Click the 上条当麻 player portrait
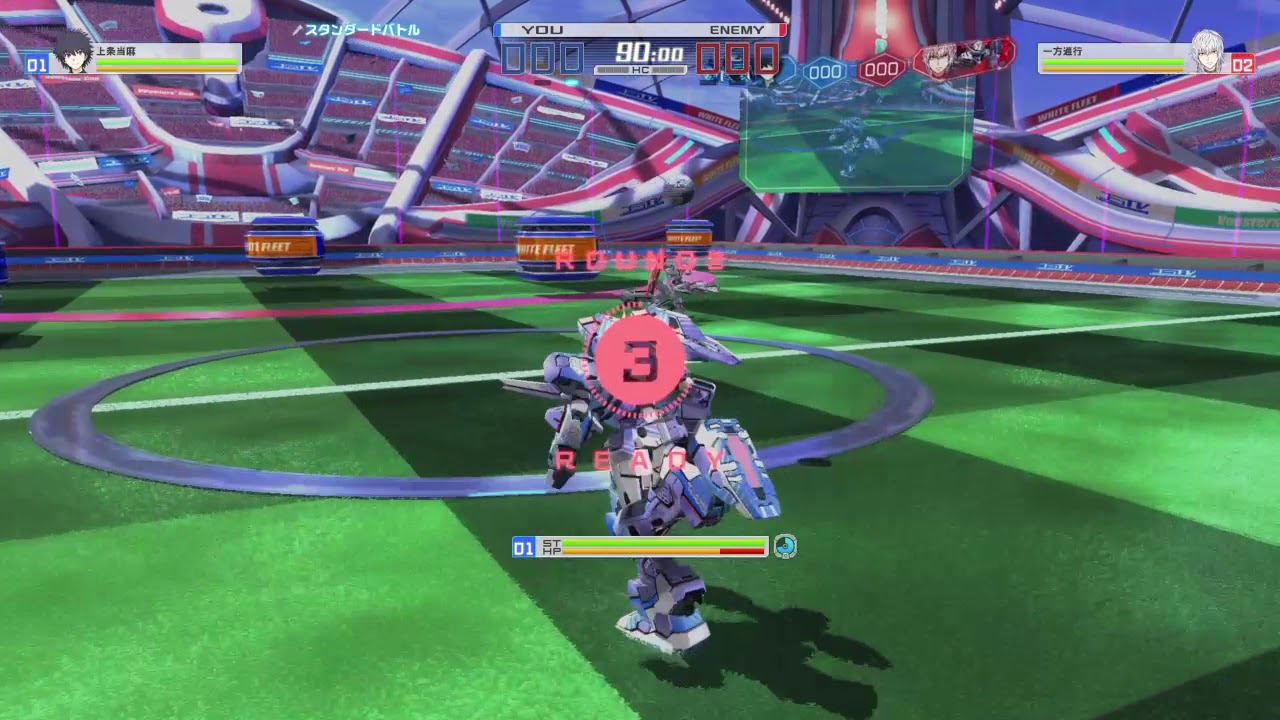Image resolution: width=1280 pixels, height=720 pixels. click(71, 53)
